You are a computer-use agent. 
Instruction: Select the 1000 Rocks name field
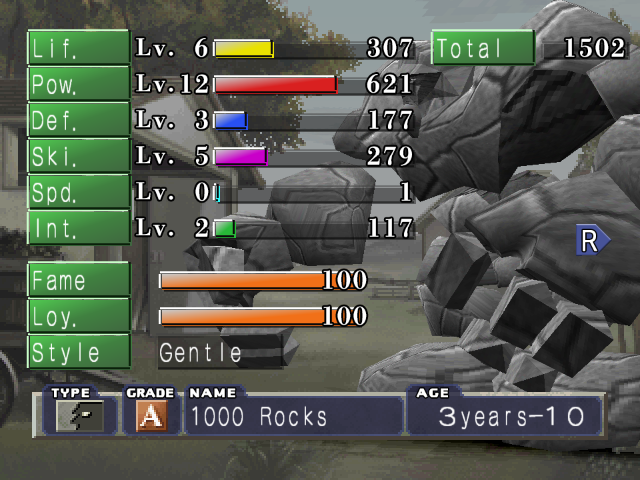(x=293, y=416)
